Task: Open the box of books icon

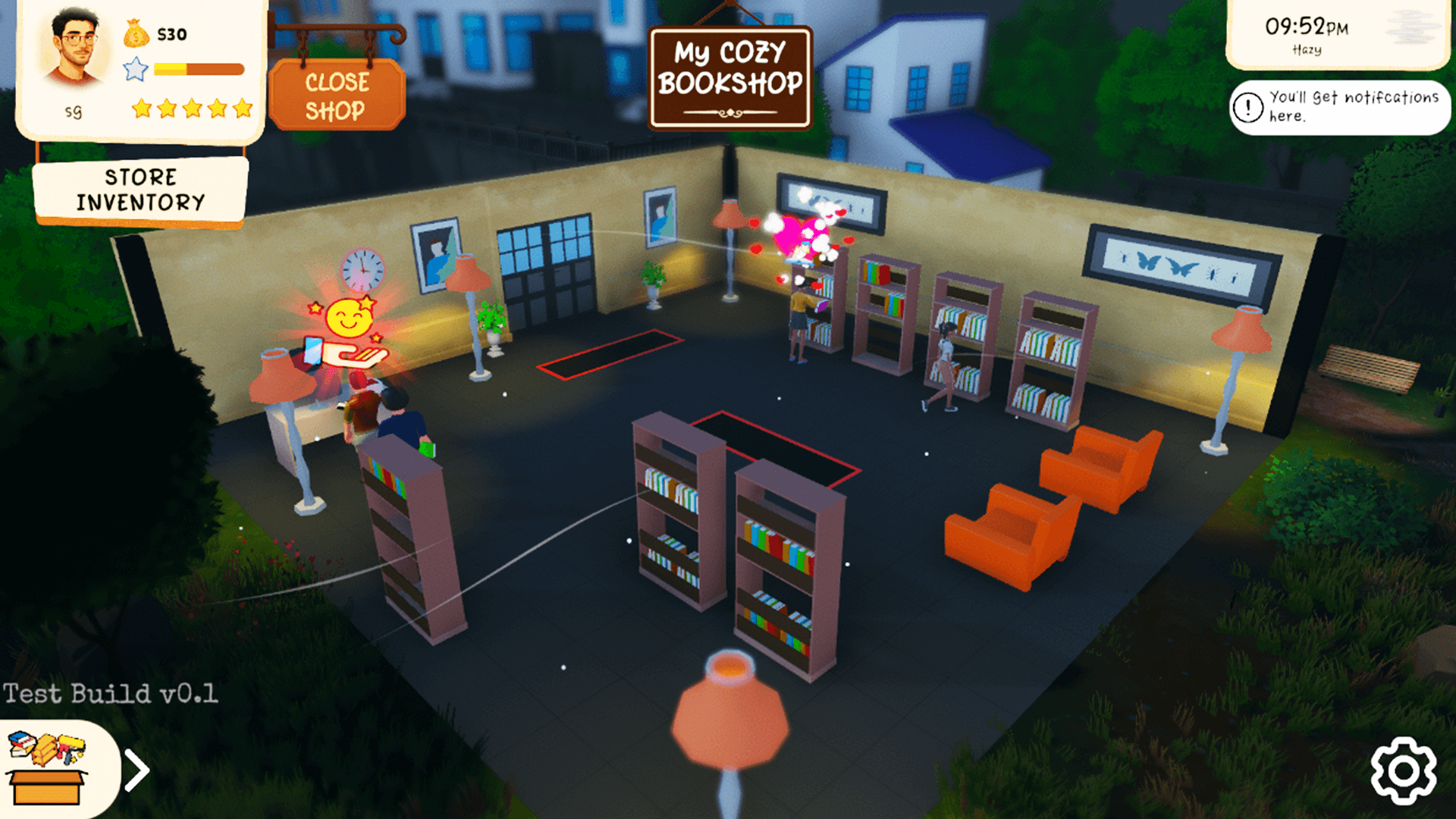Action: pyautogui.click(x=47, y=769)
